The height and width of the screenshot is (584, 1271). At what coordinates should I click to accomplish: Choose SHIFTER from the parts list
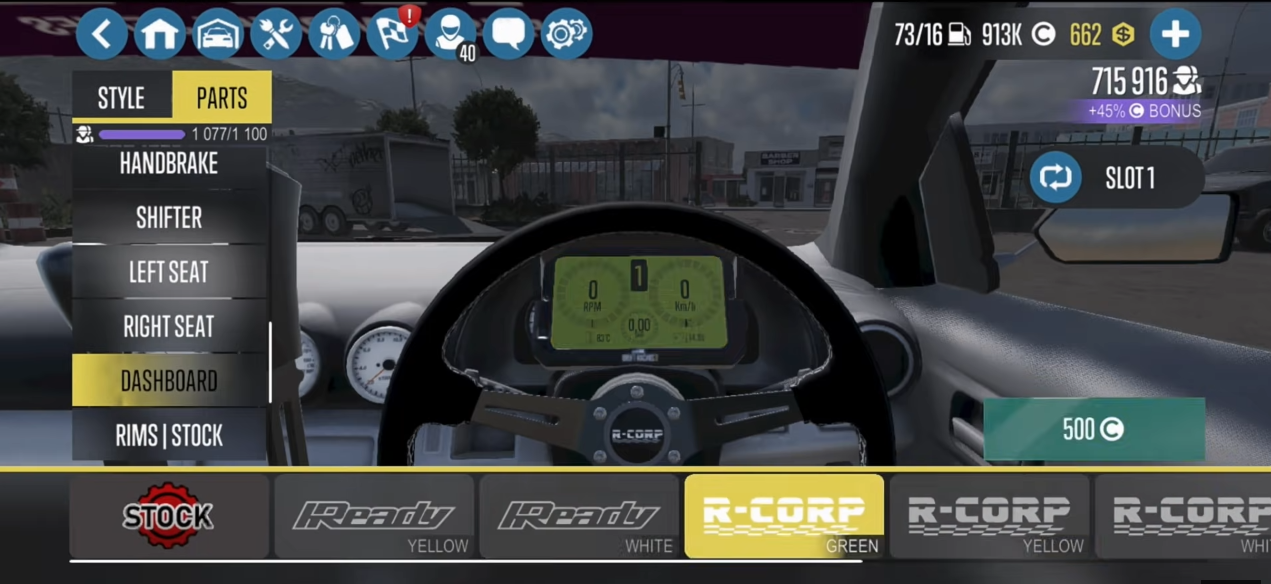(169, 217)
